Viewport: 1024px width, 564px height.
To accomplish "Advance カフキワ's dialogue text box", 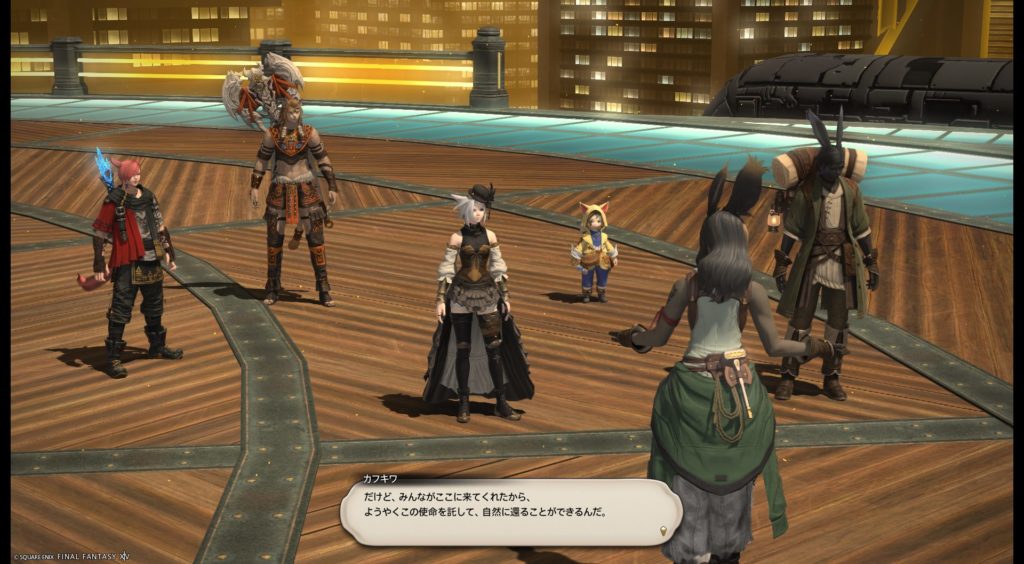I will pos(510,510).
